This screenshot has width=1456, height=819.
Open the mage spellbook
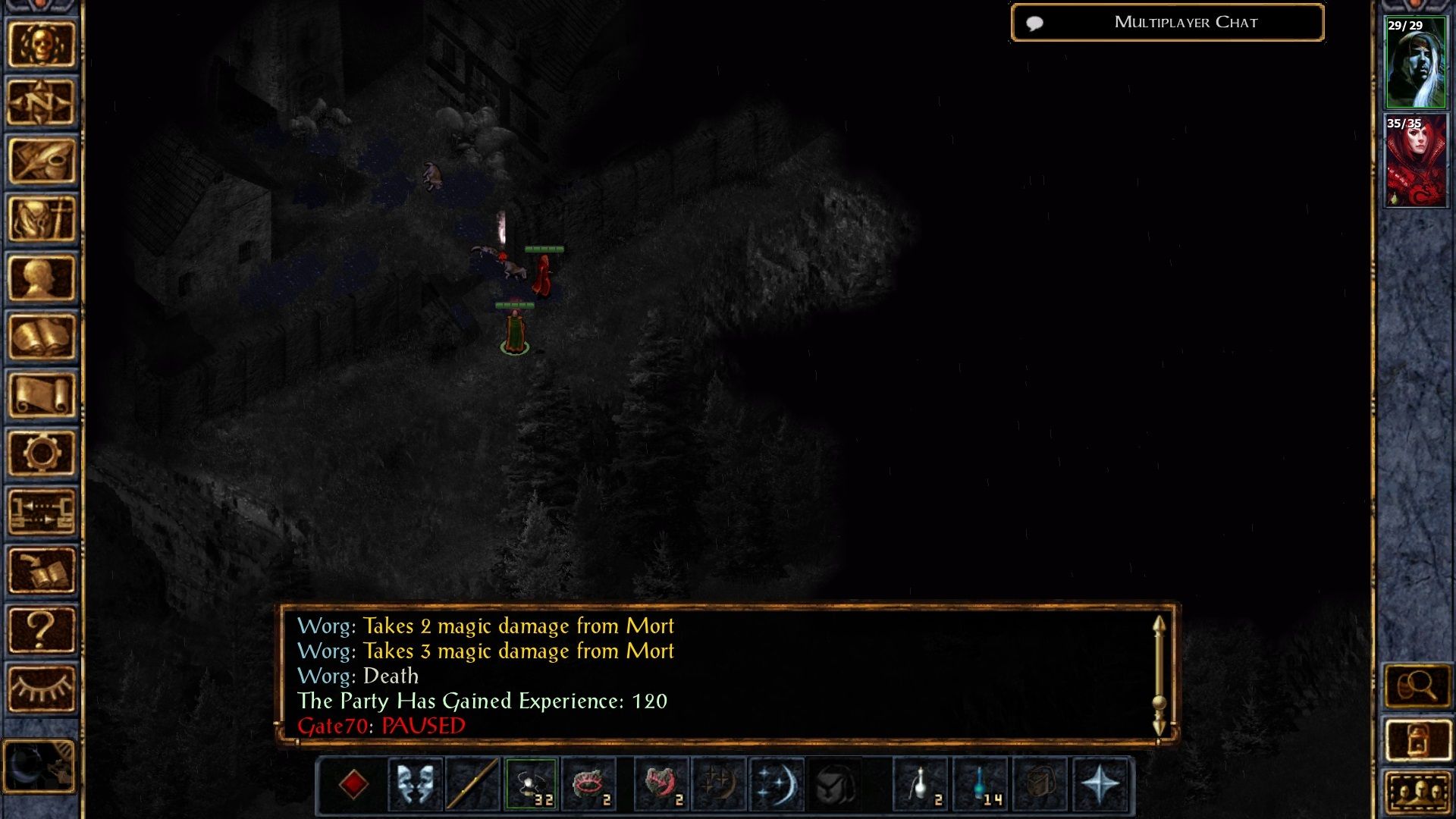(x=42, y=336)
